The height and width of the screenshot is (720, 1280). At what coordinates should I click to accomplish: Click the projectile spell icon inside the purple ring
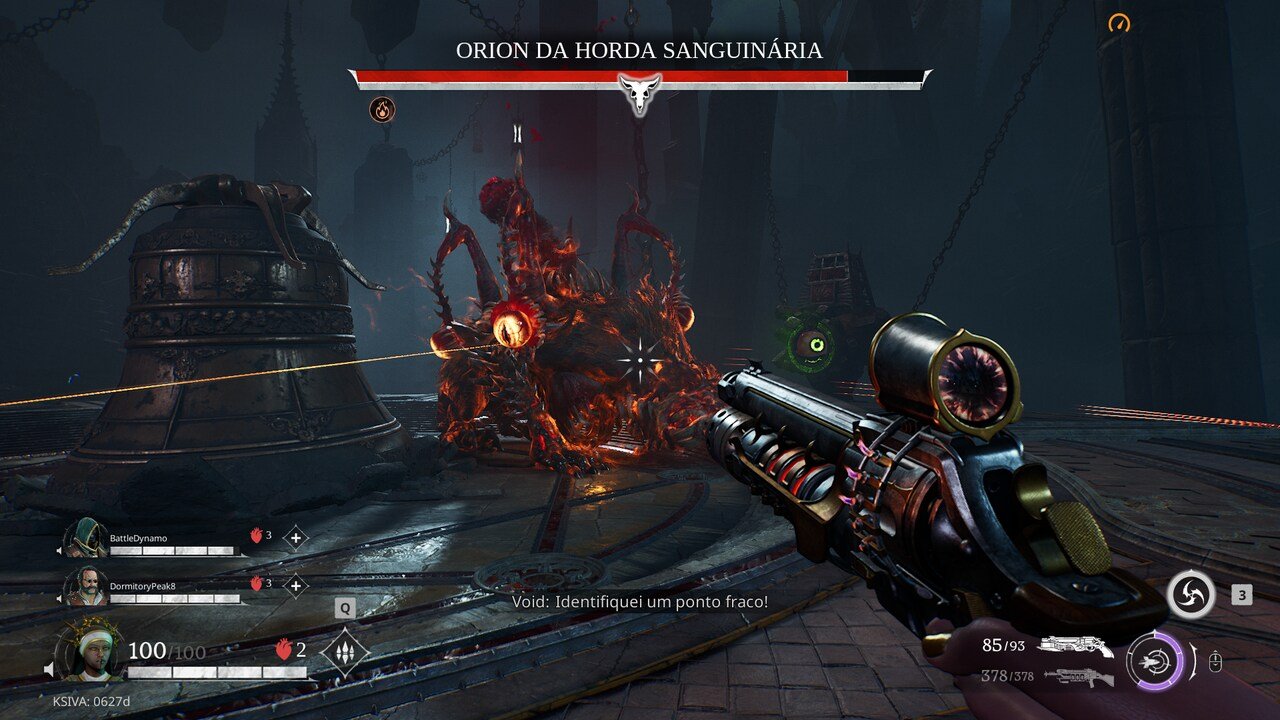pyautogui.click(x=1156, y=659)
